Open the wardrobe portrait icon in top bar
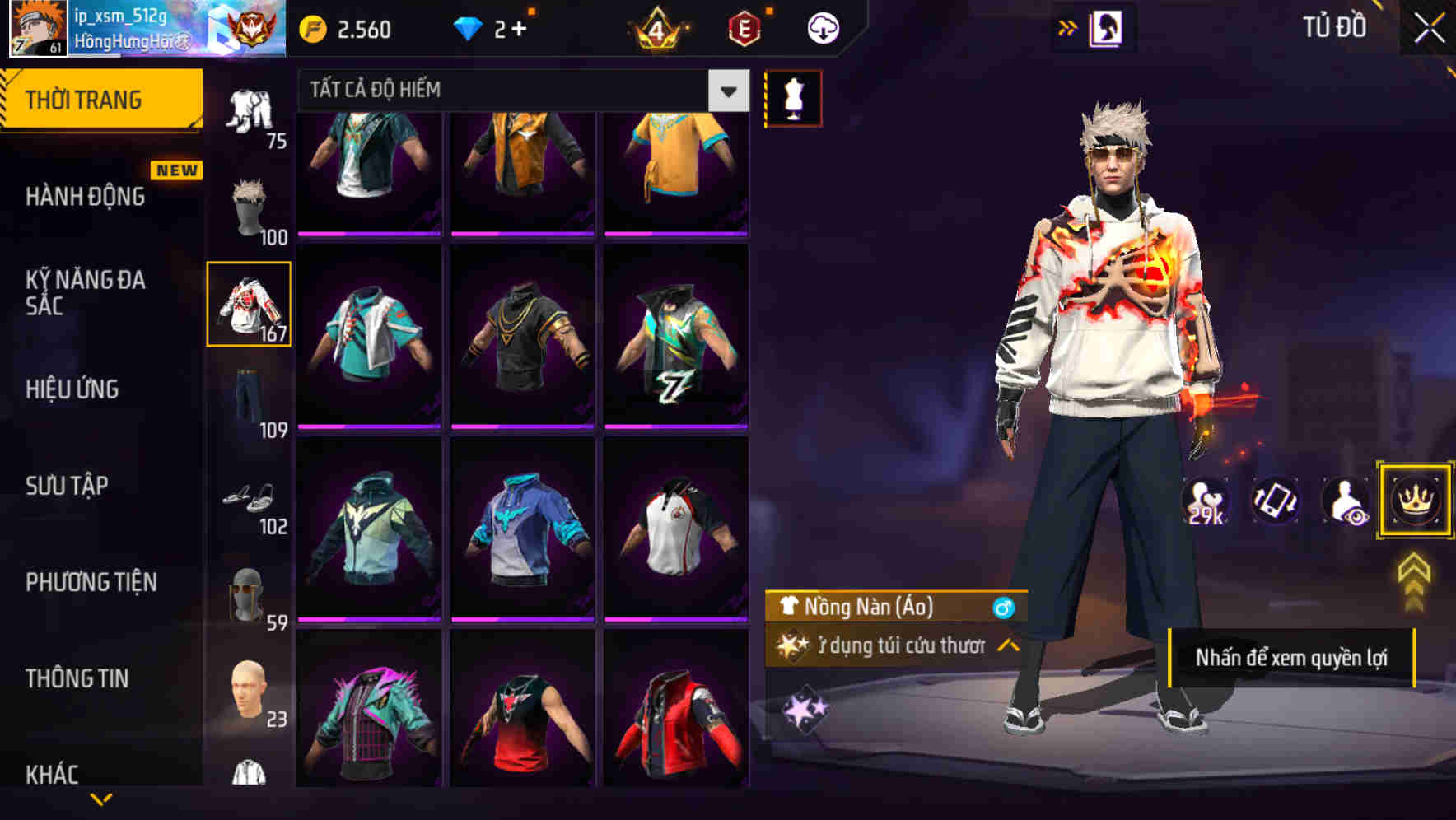Viewport: 1456px width, 820px height. click(1106, 26)
